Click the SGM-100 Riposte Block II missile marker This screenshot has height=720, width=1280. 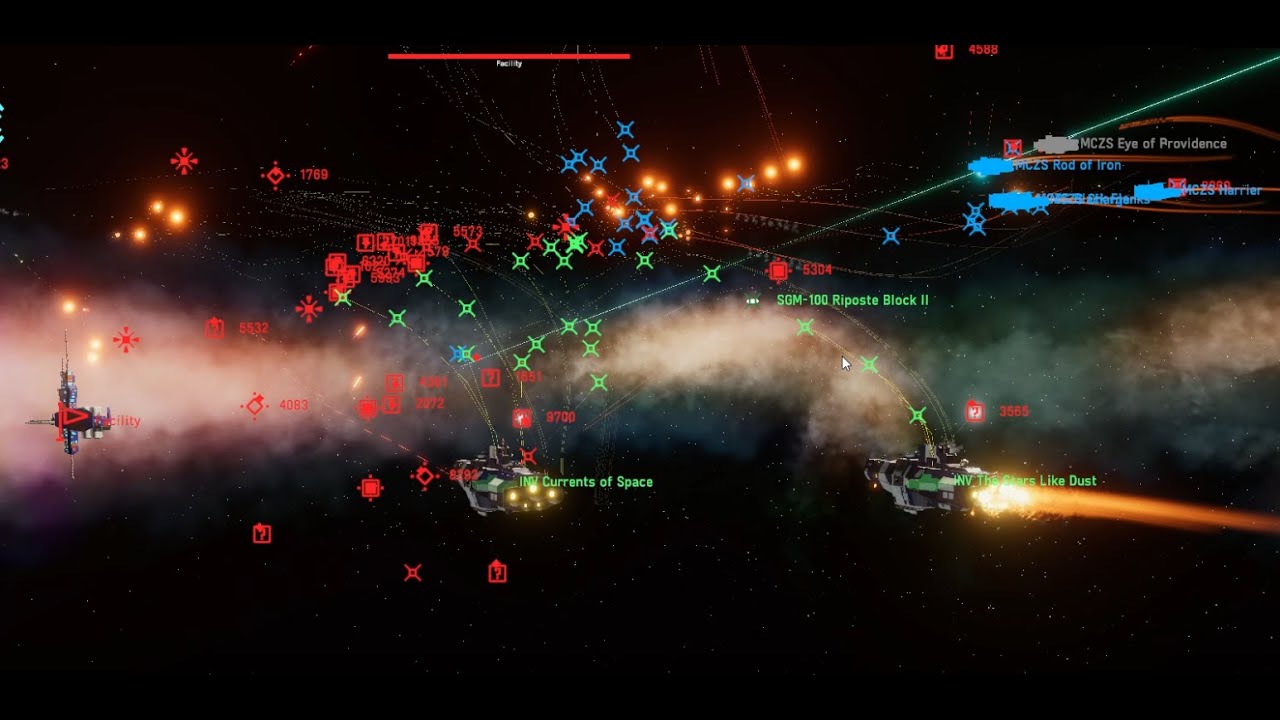pos(753,300)
